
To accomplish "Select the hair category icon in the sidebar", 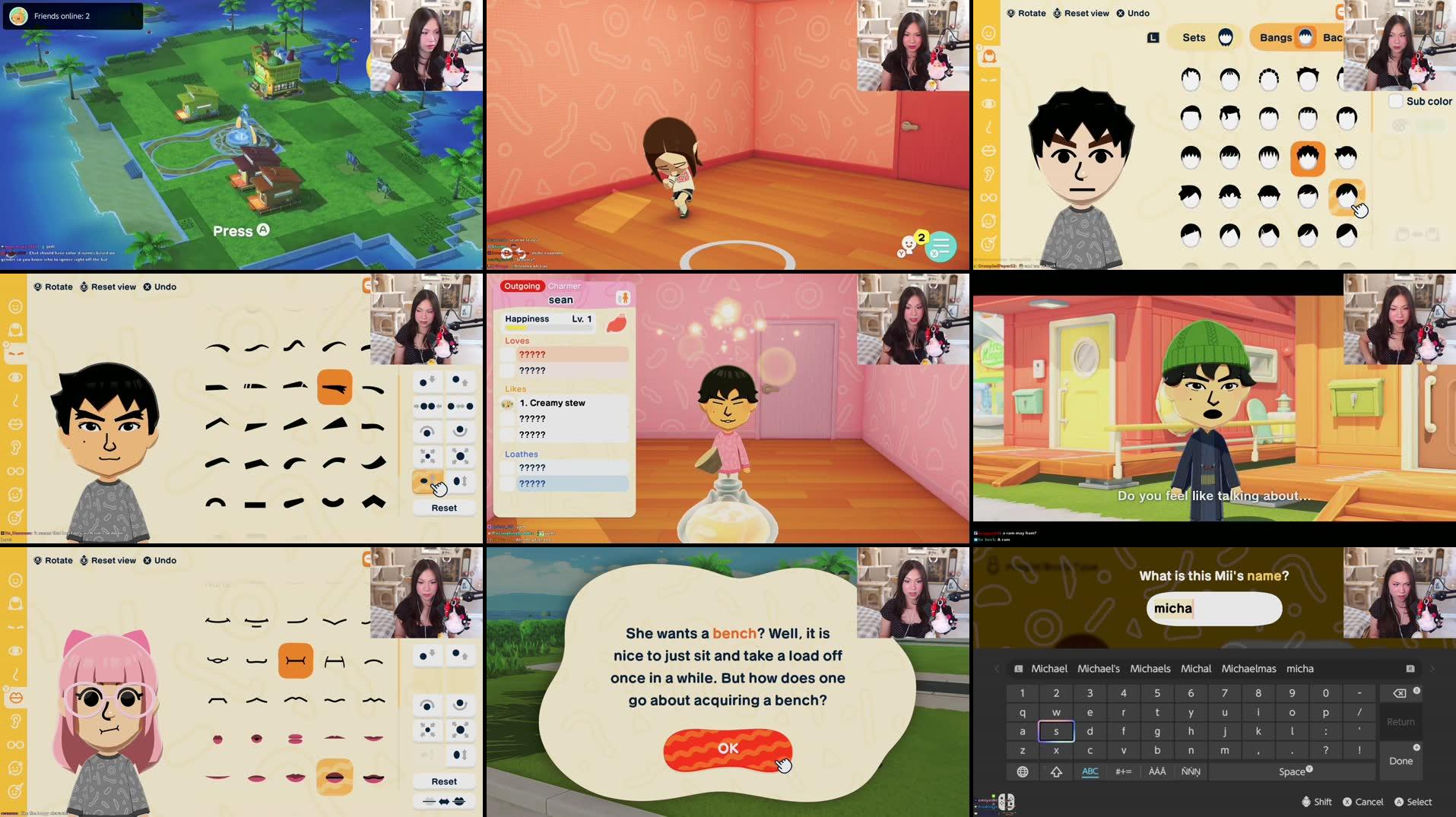I will pos(988,55).
